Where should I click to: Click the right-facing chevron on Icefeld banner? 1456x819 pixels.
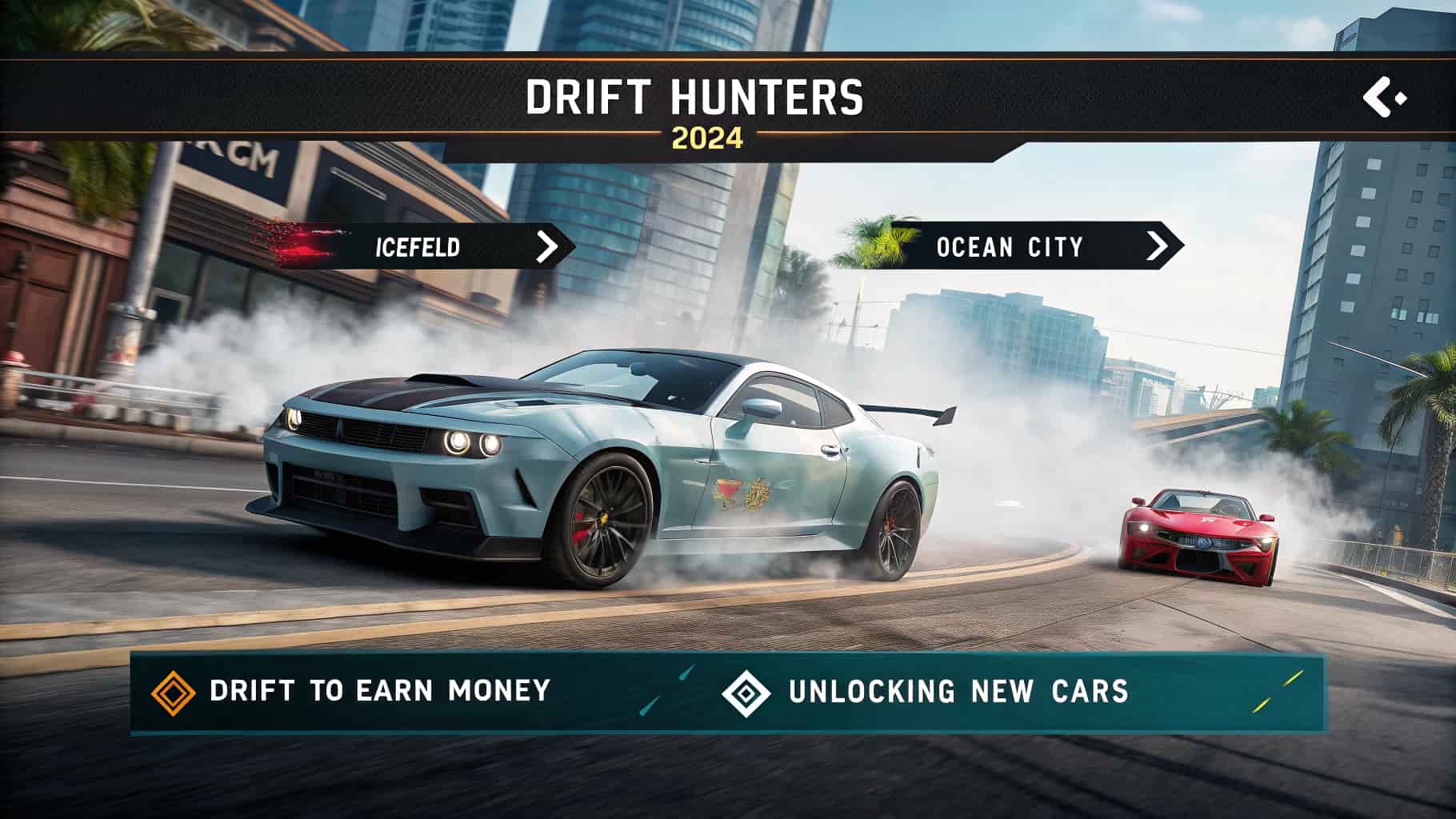549,247
